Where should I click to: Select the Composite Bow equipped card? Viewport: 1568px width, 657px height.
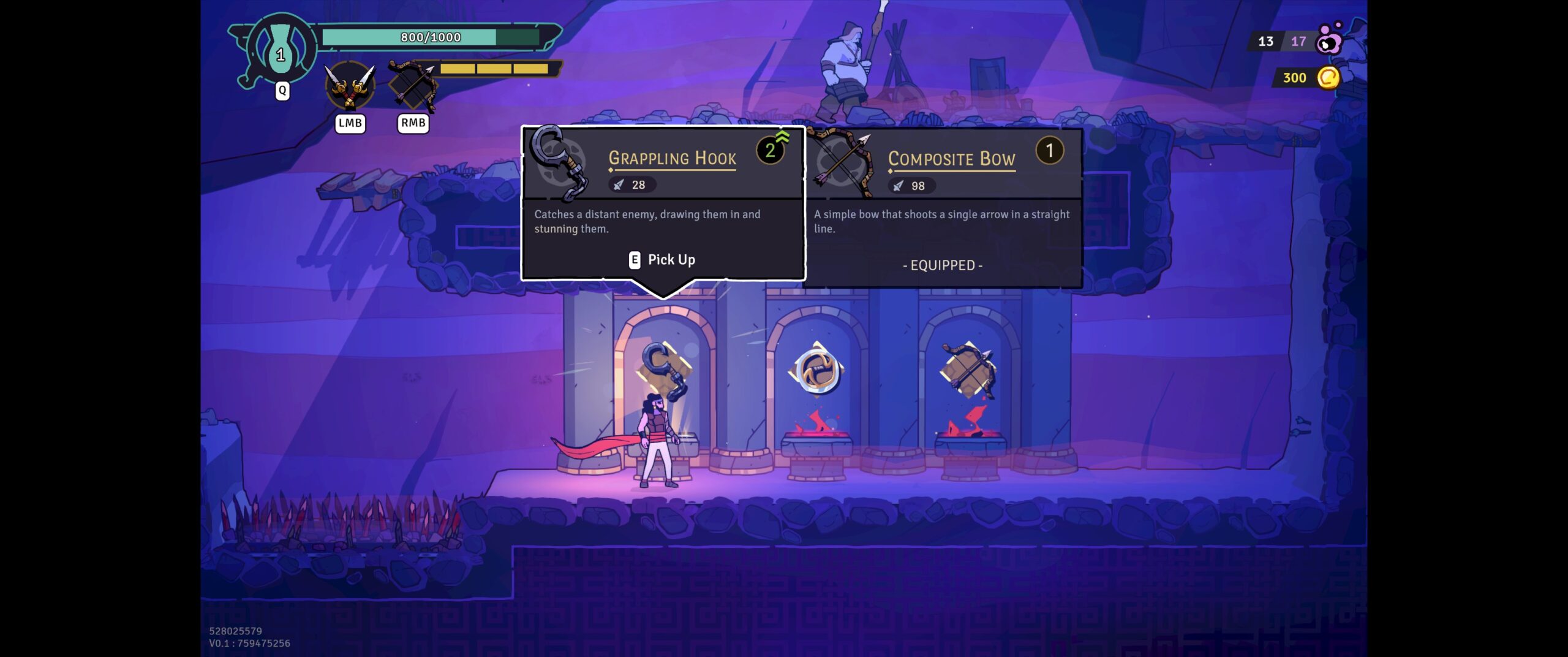[x=943, y=207]
